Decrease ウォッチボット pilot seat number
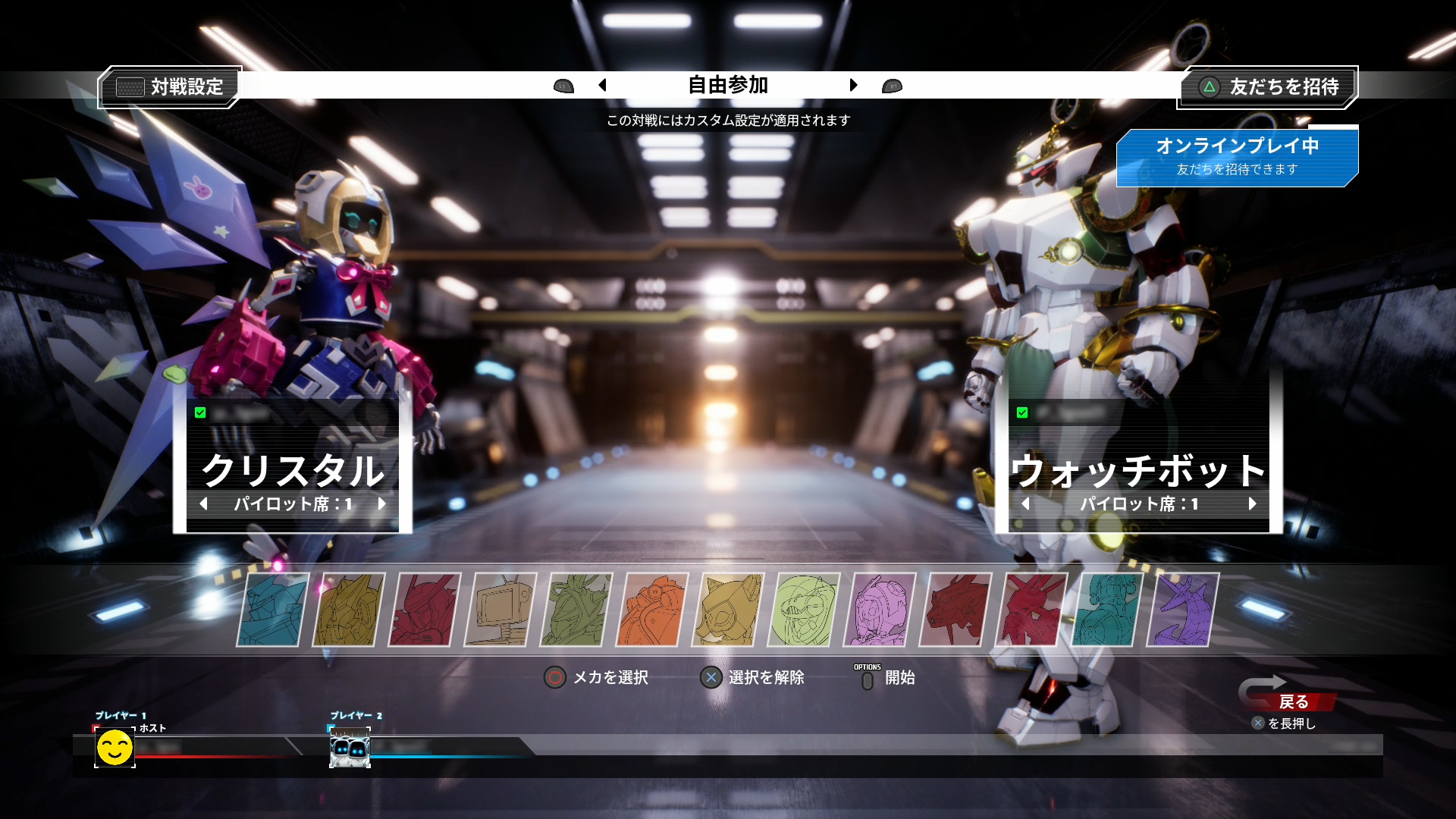This screenshot has height=819, width=1456. tap(1025, 504)
